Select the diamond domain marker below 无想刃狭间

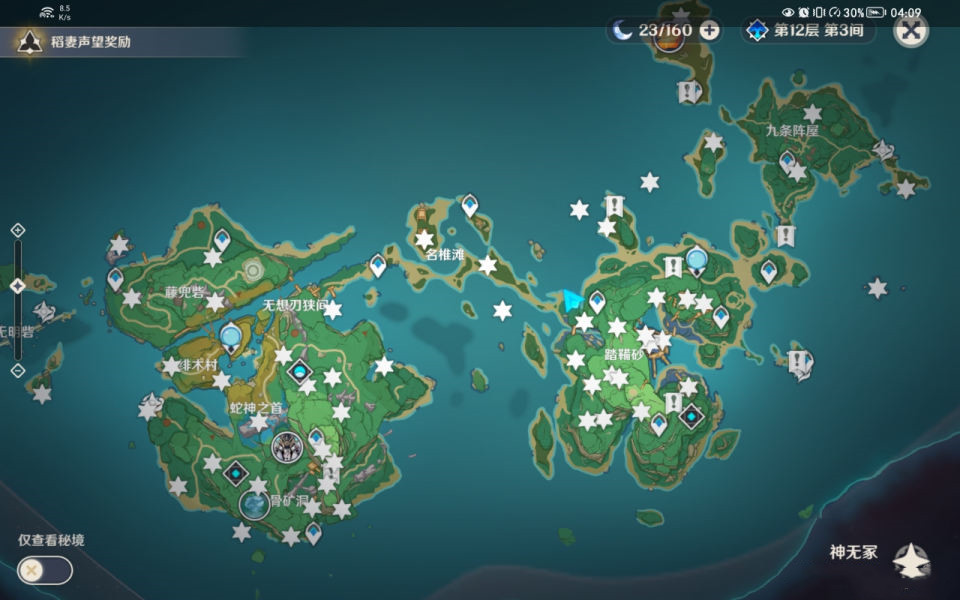tap(299, 372)
